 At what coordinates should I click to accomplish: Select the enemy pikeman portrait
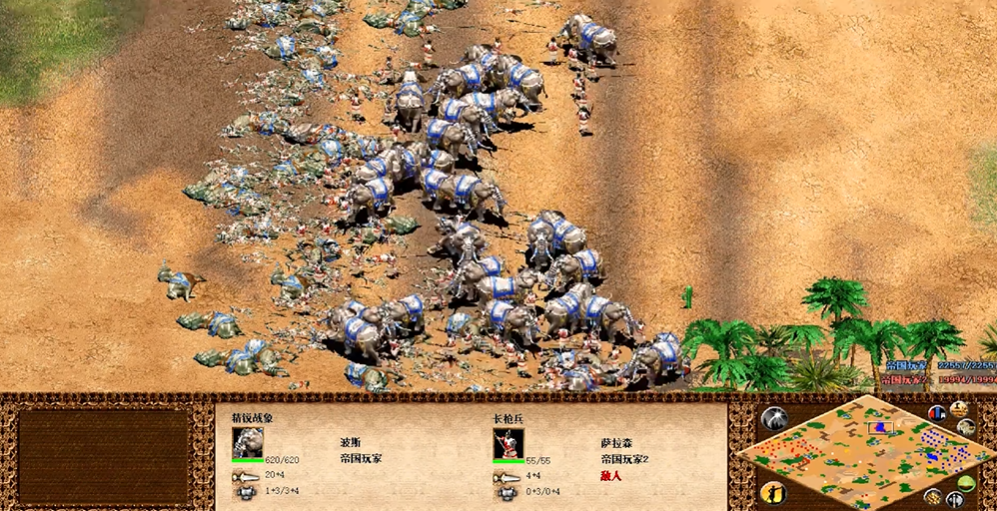pos(508,442)
